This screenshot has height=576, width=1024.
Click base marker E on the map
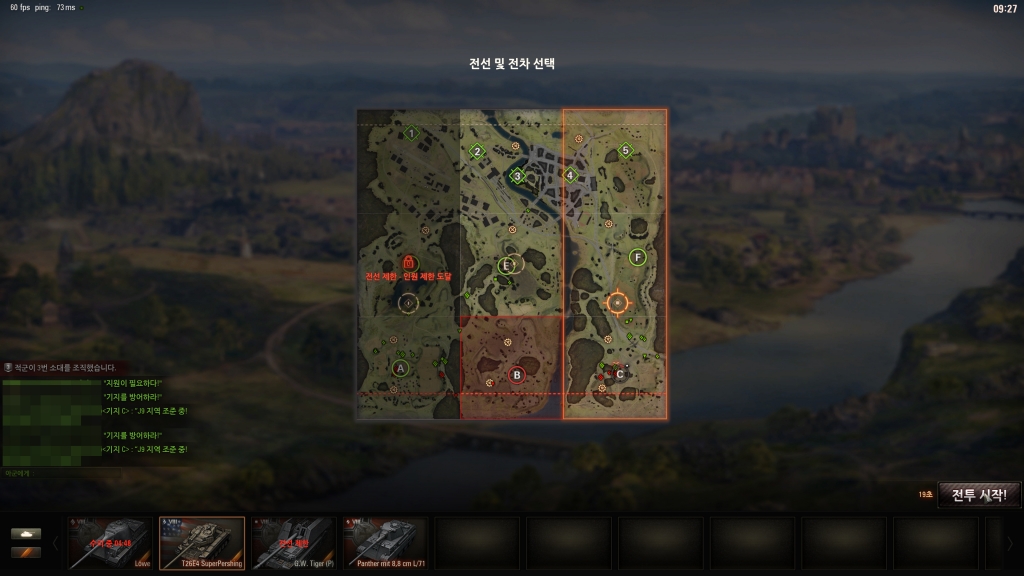pyautogui.click(x=507, y=265)
